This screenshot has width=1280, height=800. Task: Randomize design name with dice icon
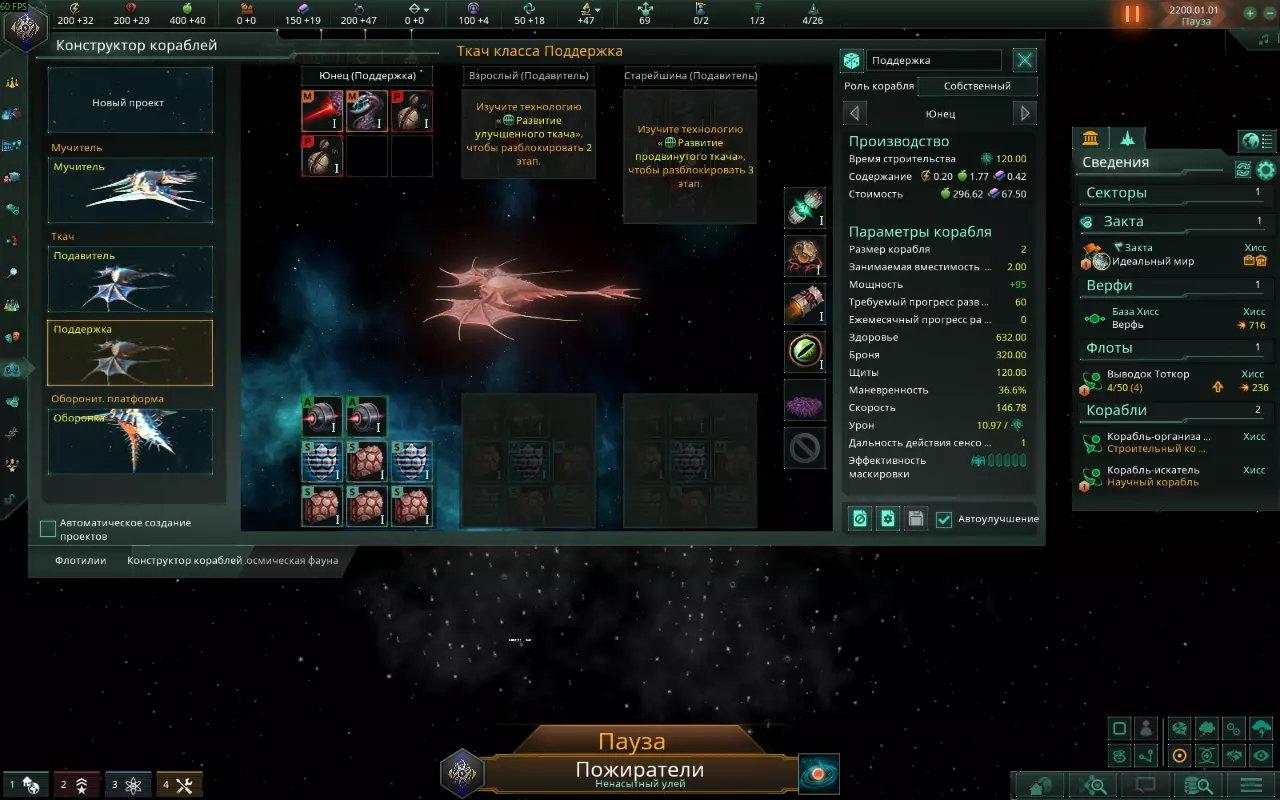click(852, 61)
